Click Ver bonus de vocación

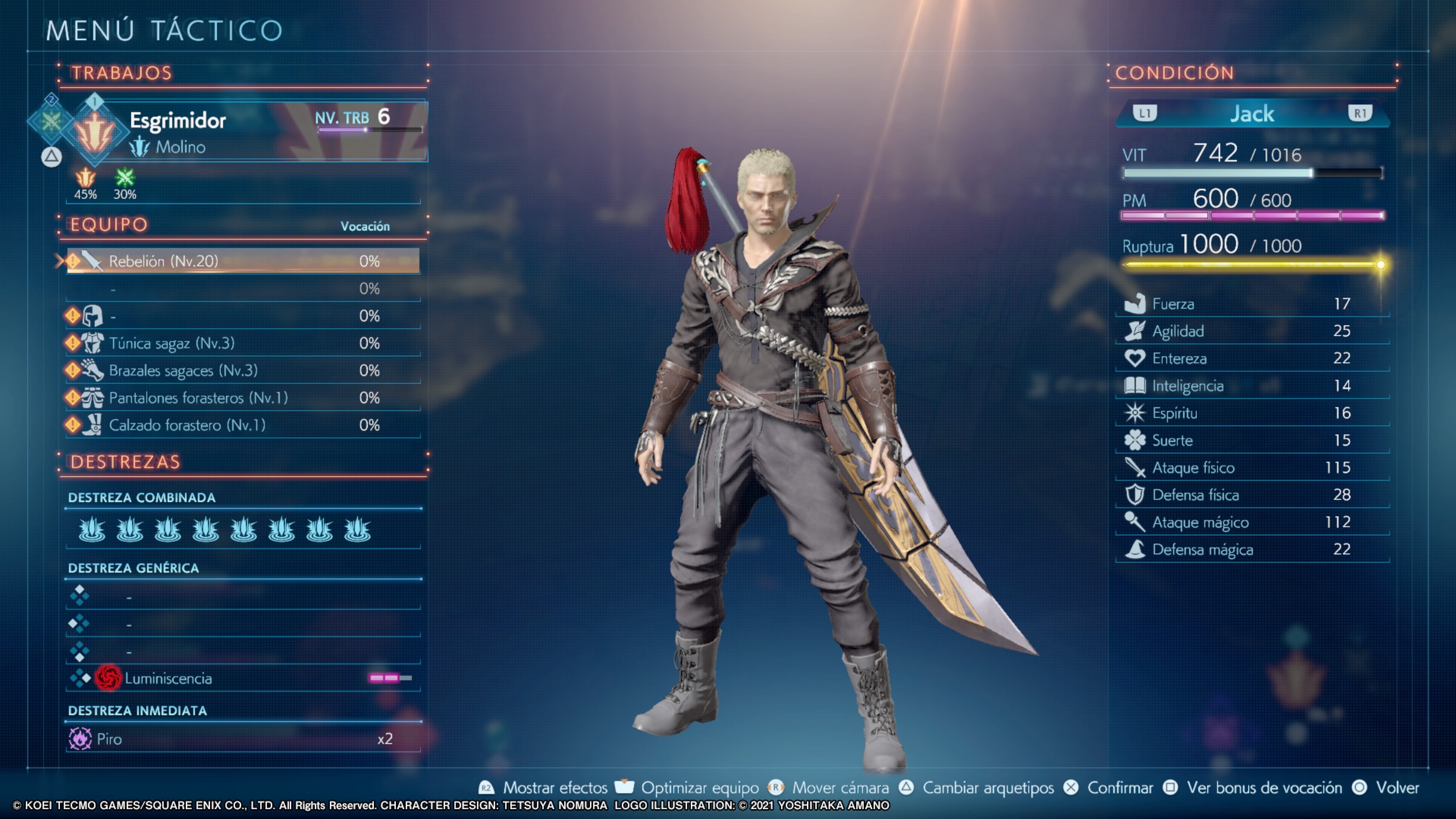click(x=1264, y=788)
